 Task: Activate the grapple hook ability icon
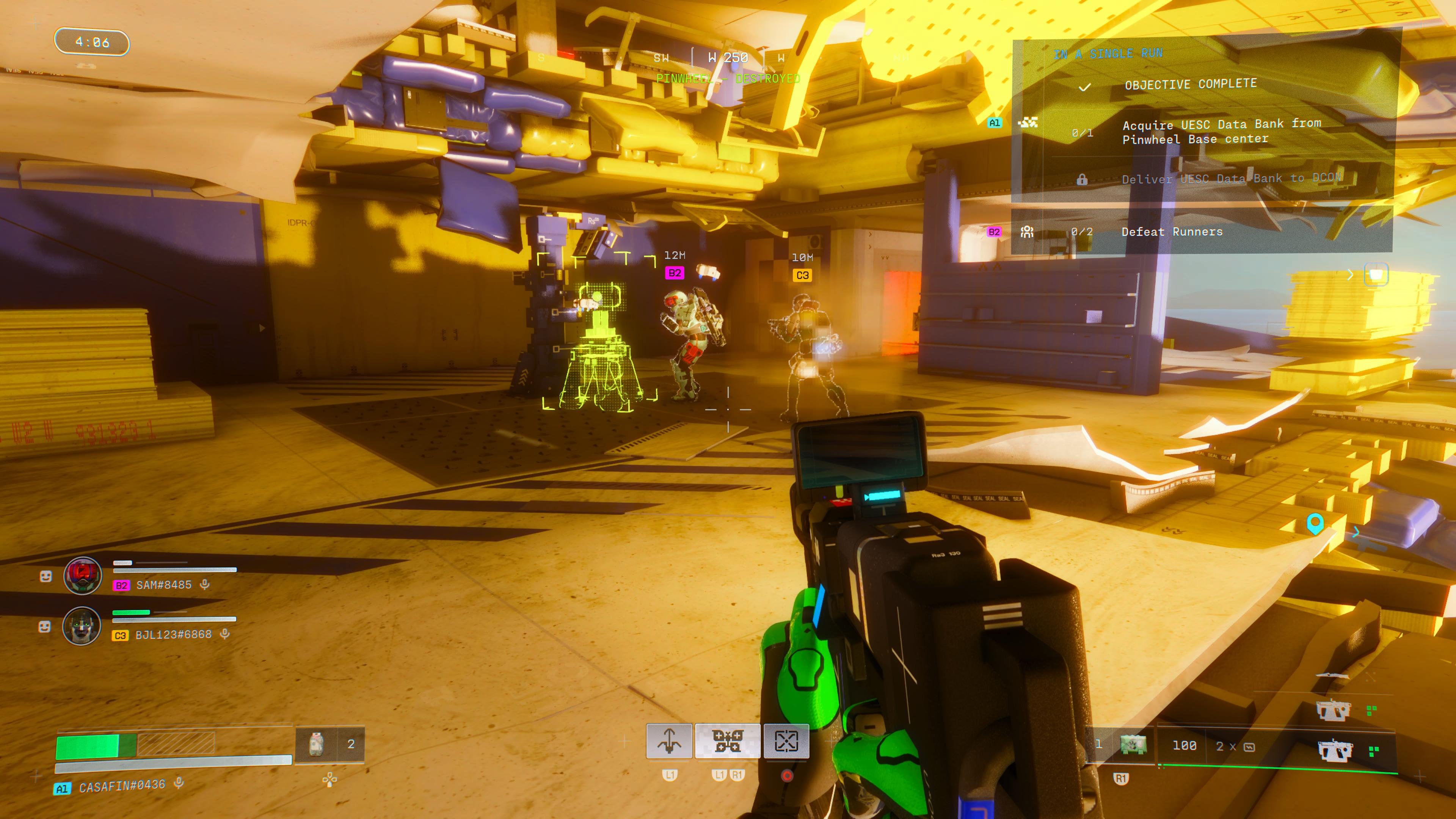(x=669, y=741)
